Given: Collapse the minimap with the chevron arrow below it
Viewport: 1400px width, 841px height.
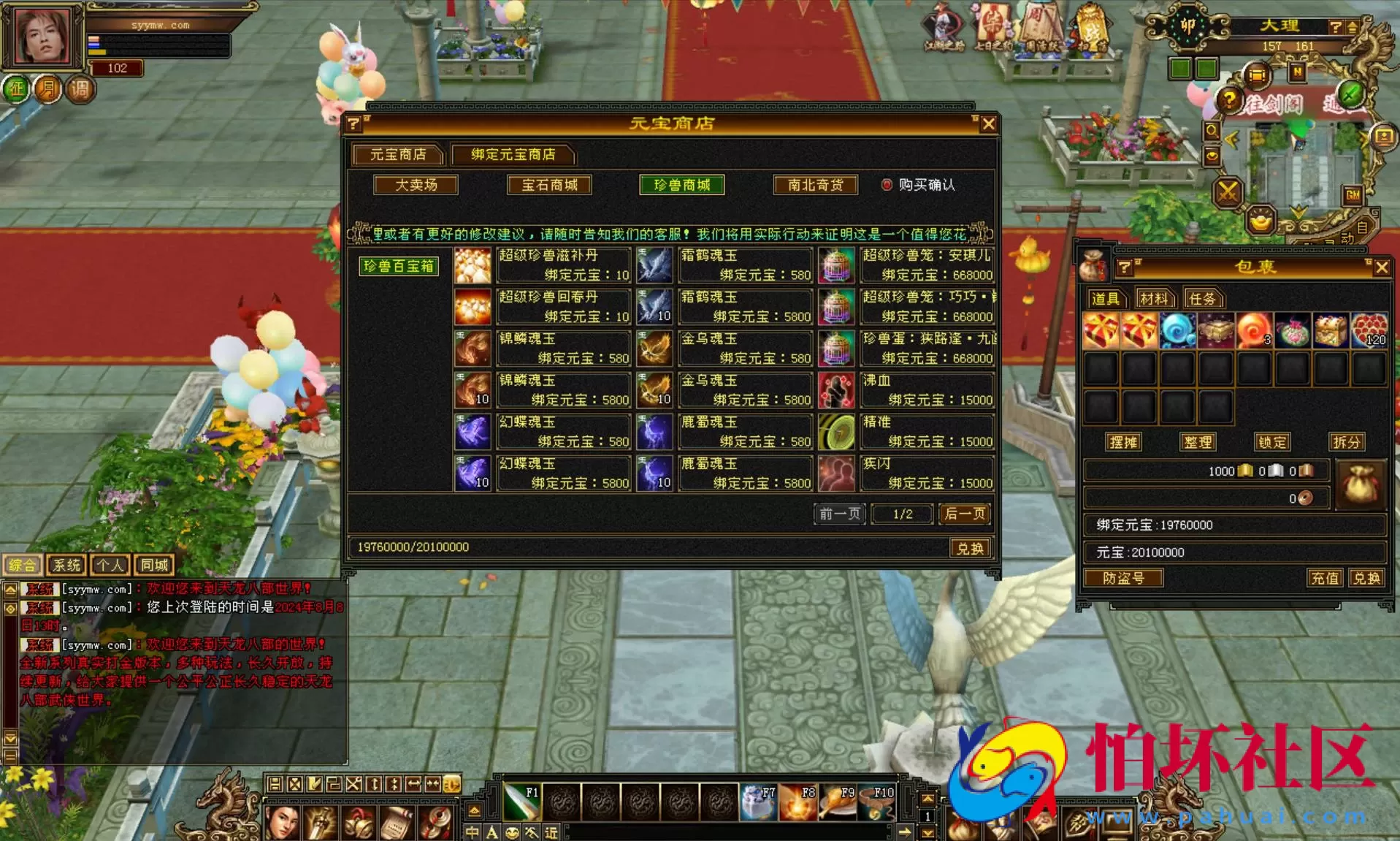Looking at the screenshot, I should [x=1297, y=212].
